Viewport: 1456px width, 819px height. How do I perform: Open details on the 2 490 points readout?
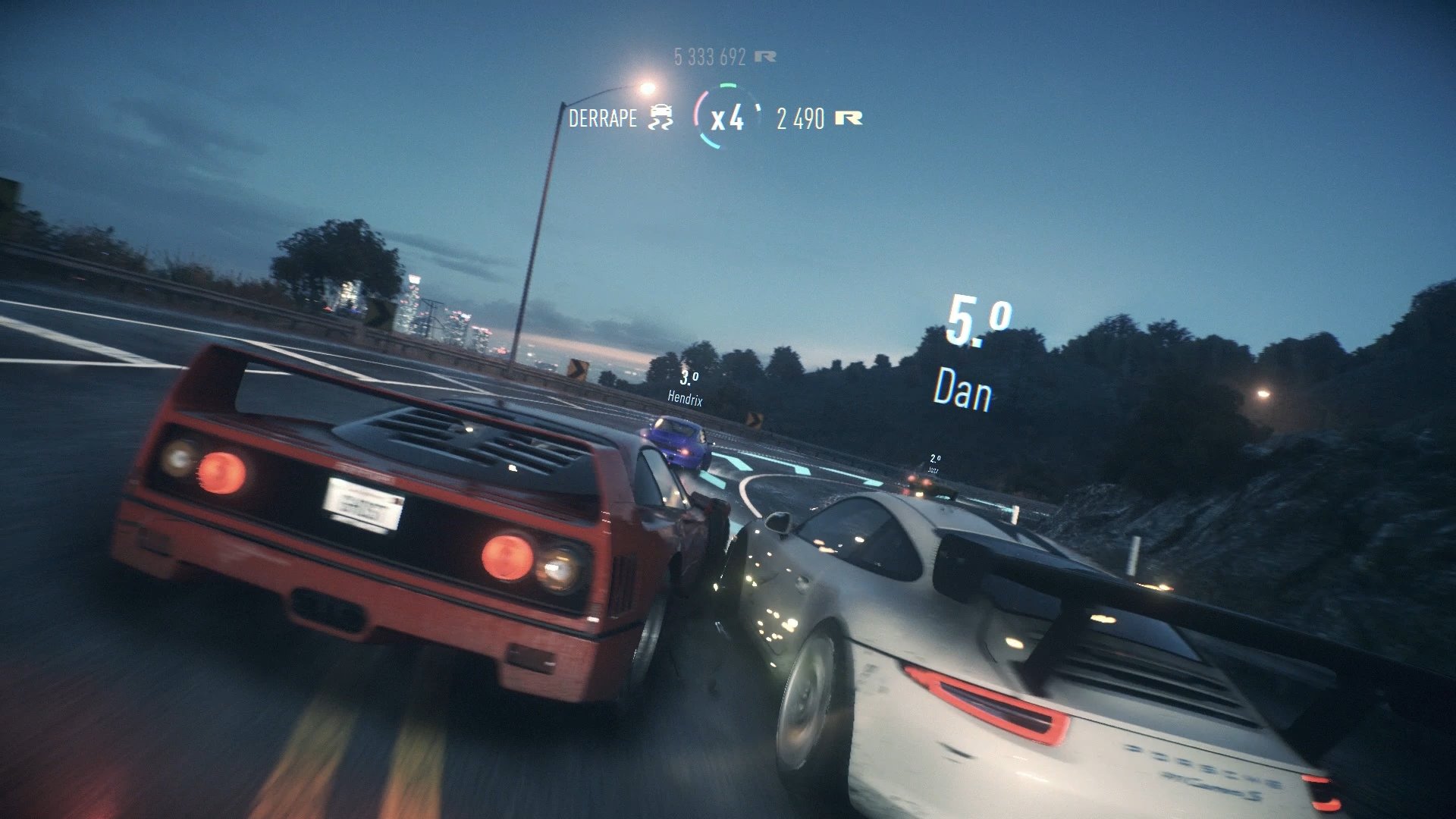point(801,120)
